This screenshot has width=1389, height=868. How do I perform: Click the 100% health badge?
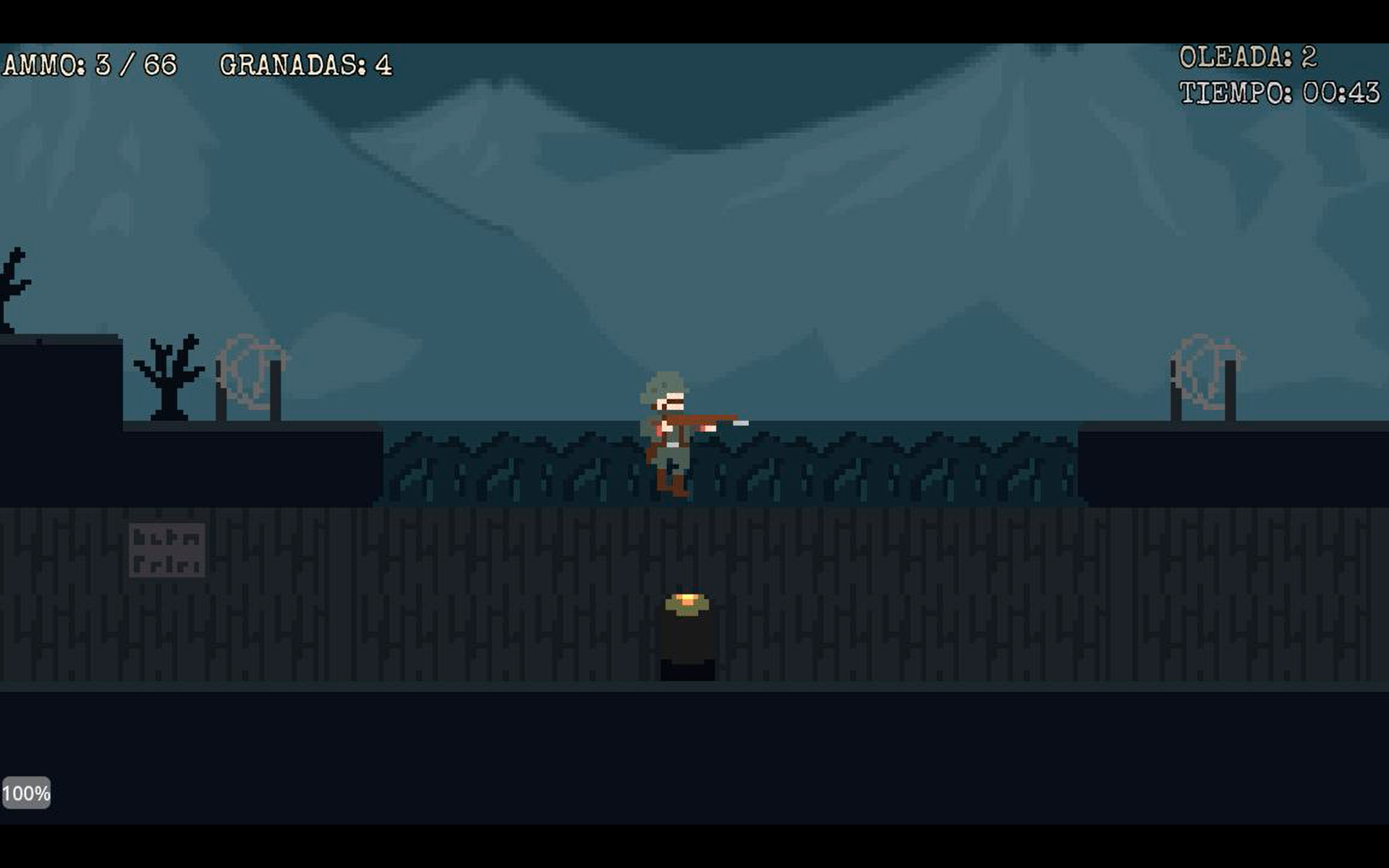(x=27, y=792)
